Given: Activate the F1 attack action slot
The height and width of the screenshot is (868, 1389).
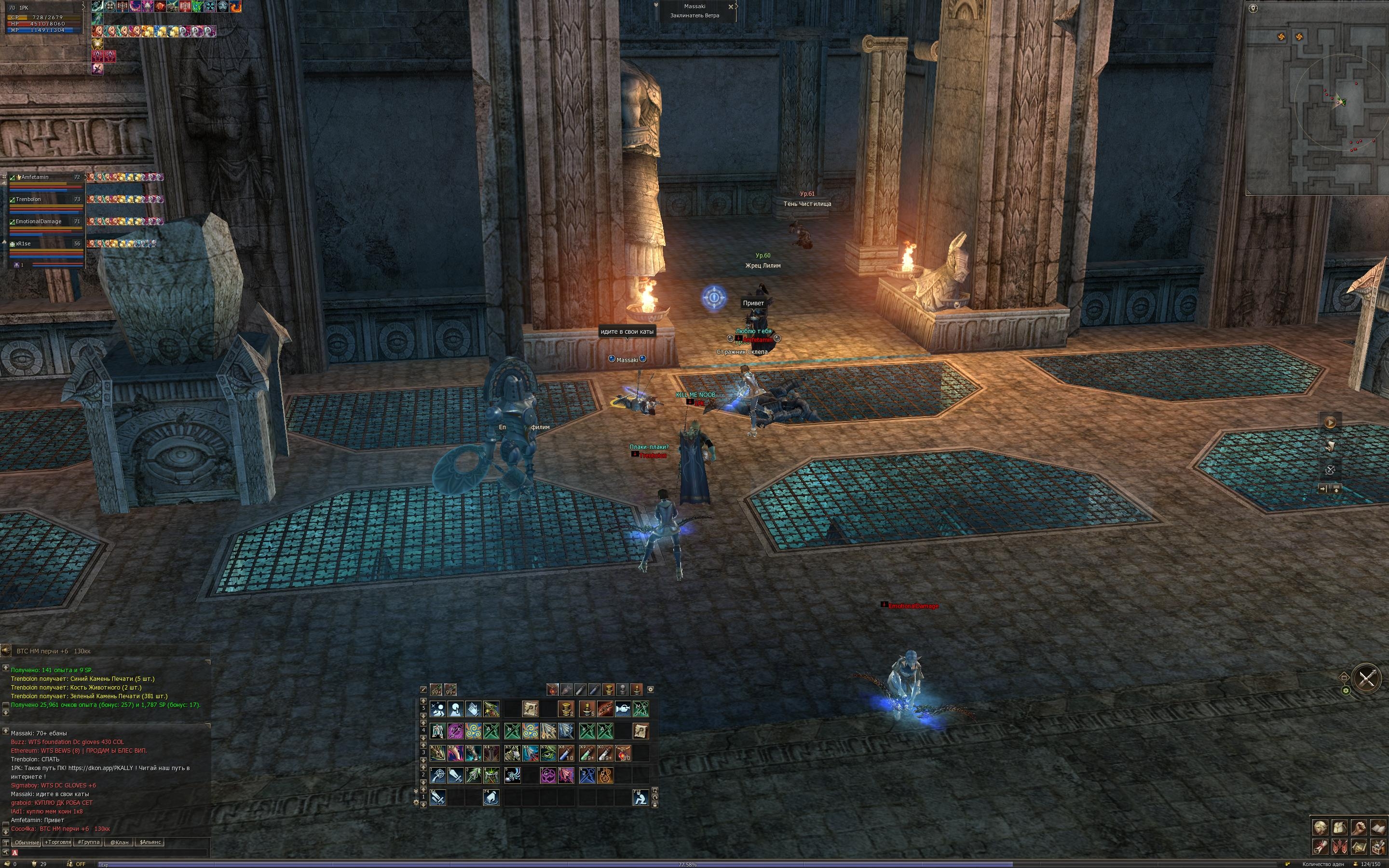Looking at the screenshot, I should [x=438, y=798].
